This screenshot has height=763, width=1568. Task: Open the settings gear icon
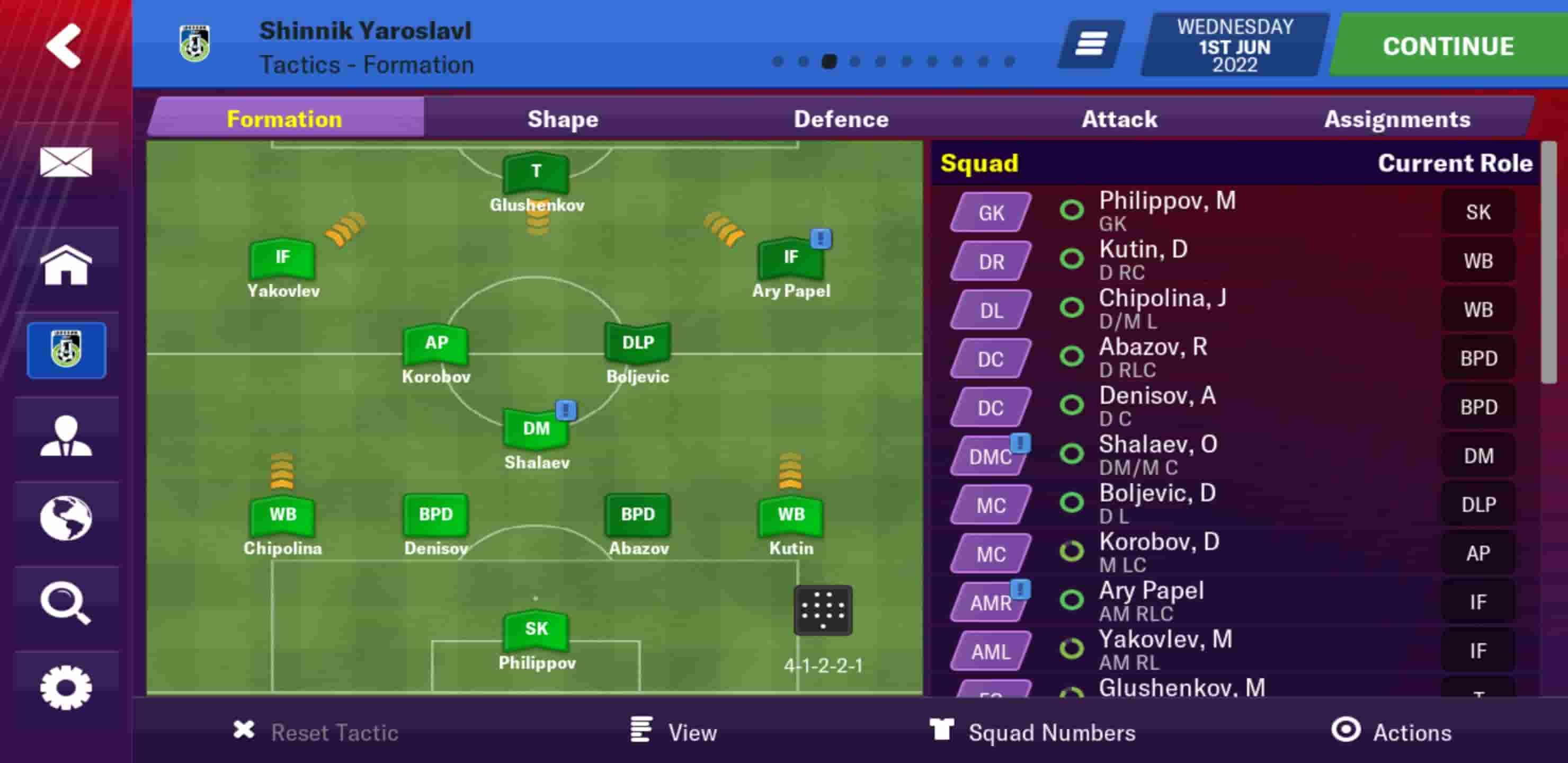coord(66,687)
